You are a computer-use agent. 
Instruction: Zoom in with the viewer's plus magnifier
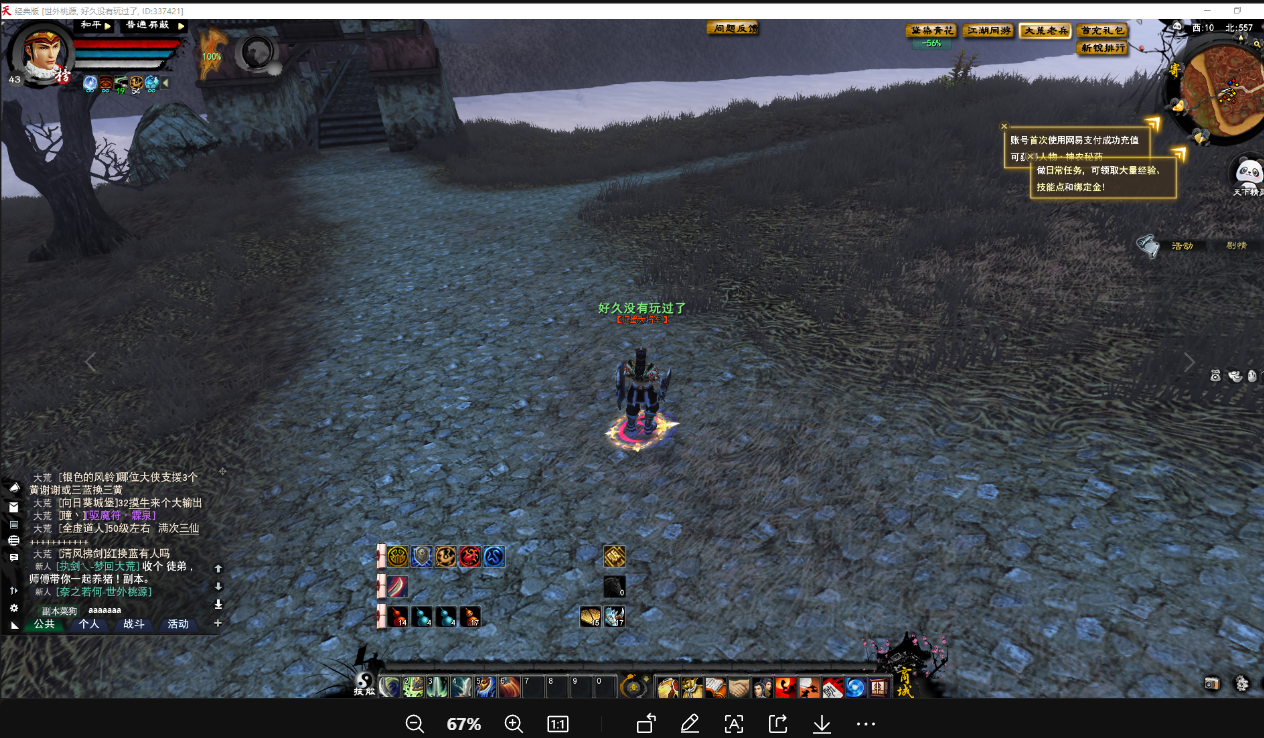pyautogui.click(x=513, y=724)
